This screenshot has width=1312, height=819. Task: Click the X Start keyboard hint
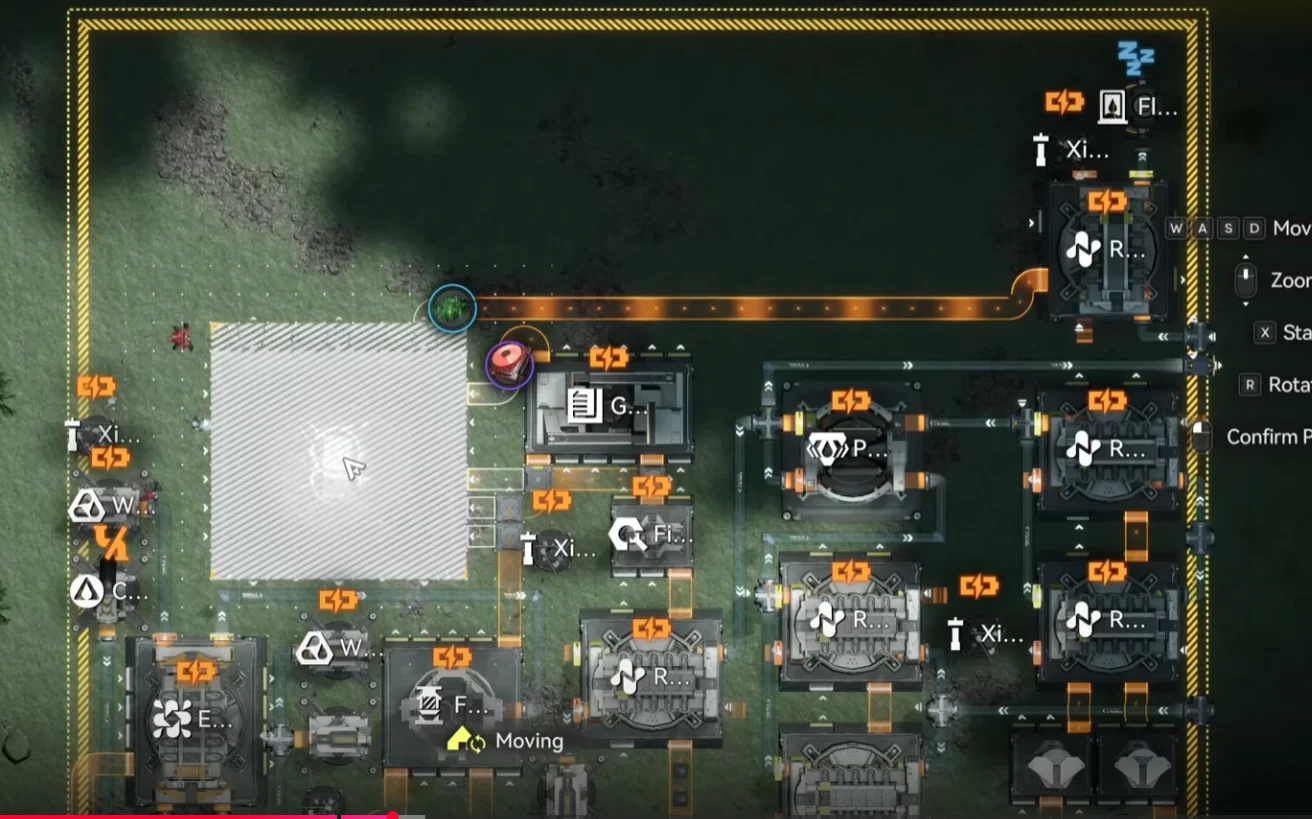1263,332
